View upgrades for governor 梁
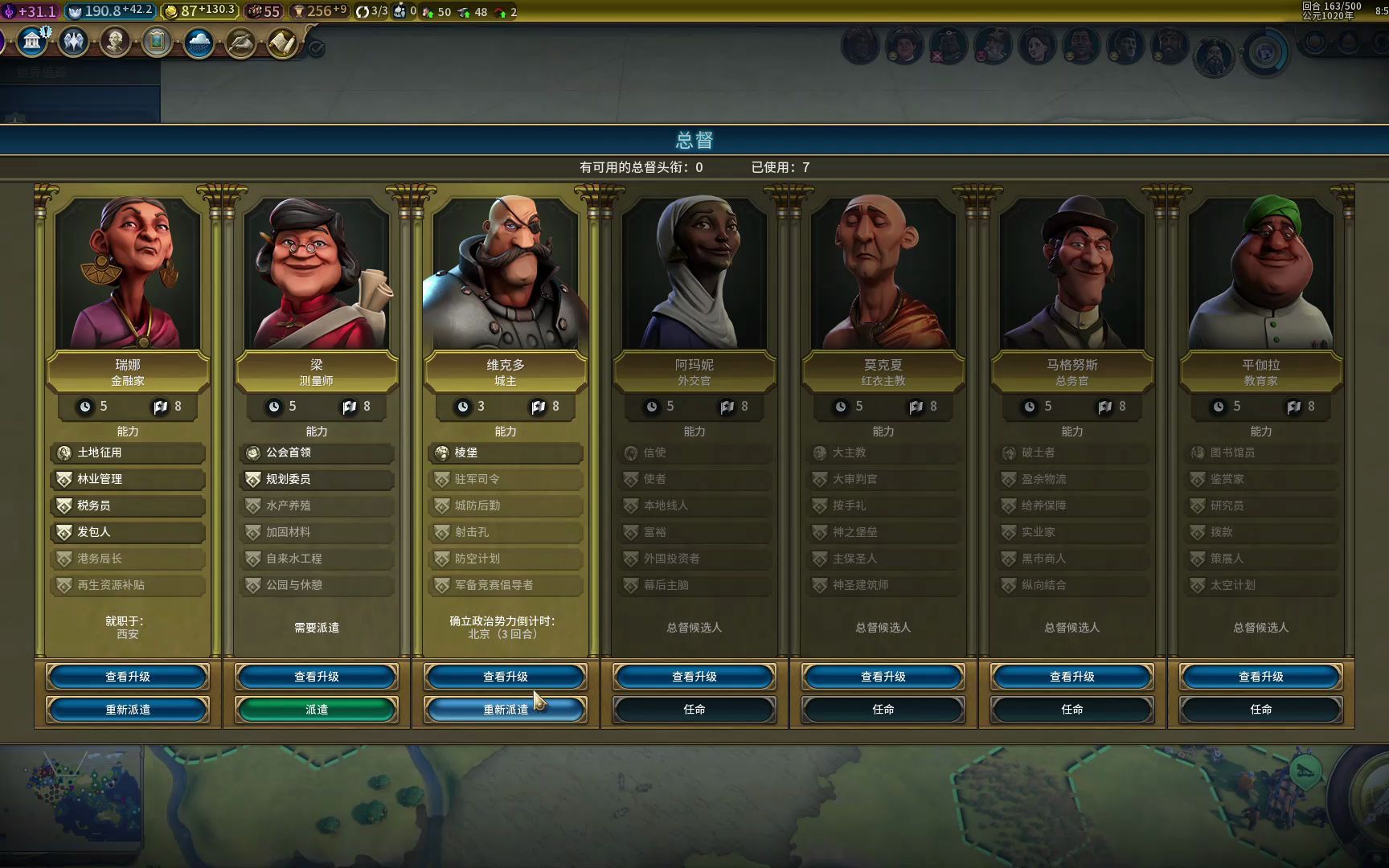Image resolution: width=1389 pixels, height=868 pixels. (x=317, y=677)
